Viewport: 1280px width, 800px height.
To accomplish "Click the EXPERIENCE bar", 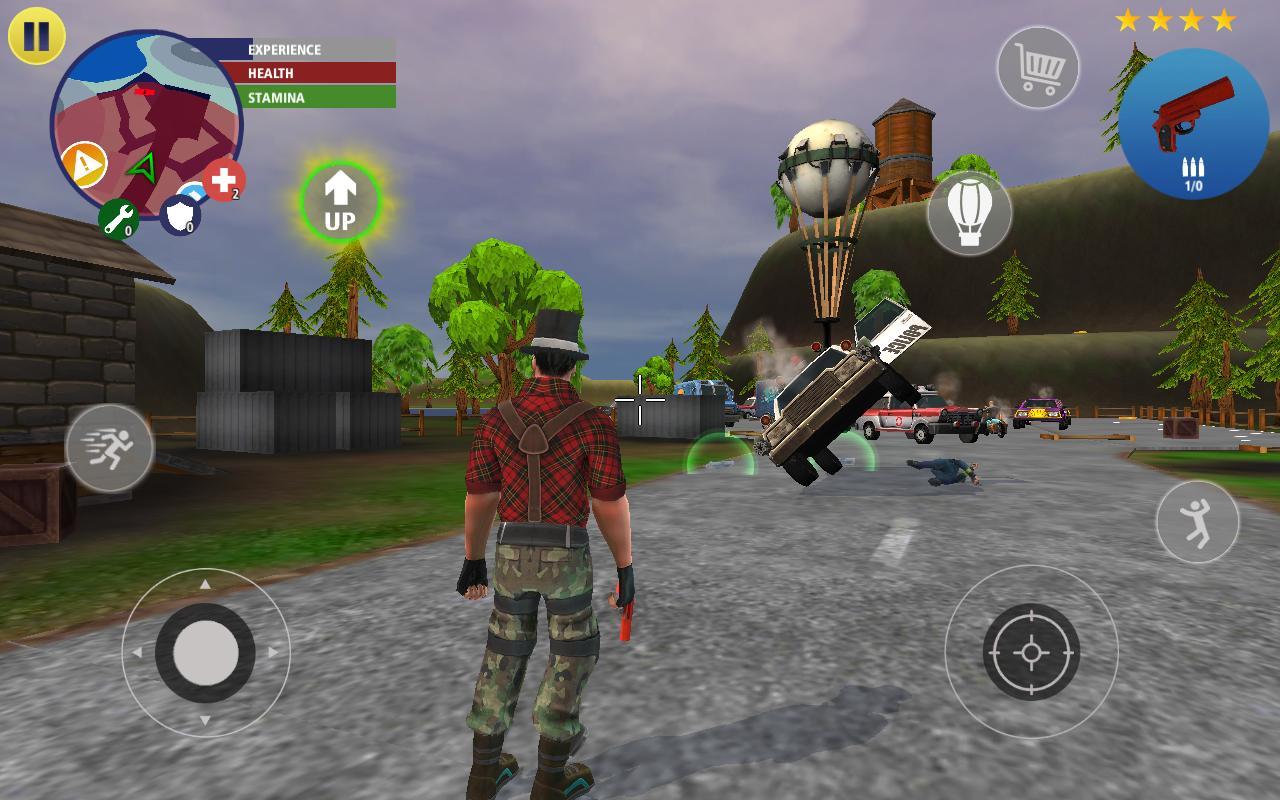I will tap(305, 49).
